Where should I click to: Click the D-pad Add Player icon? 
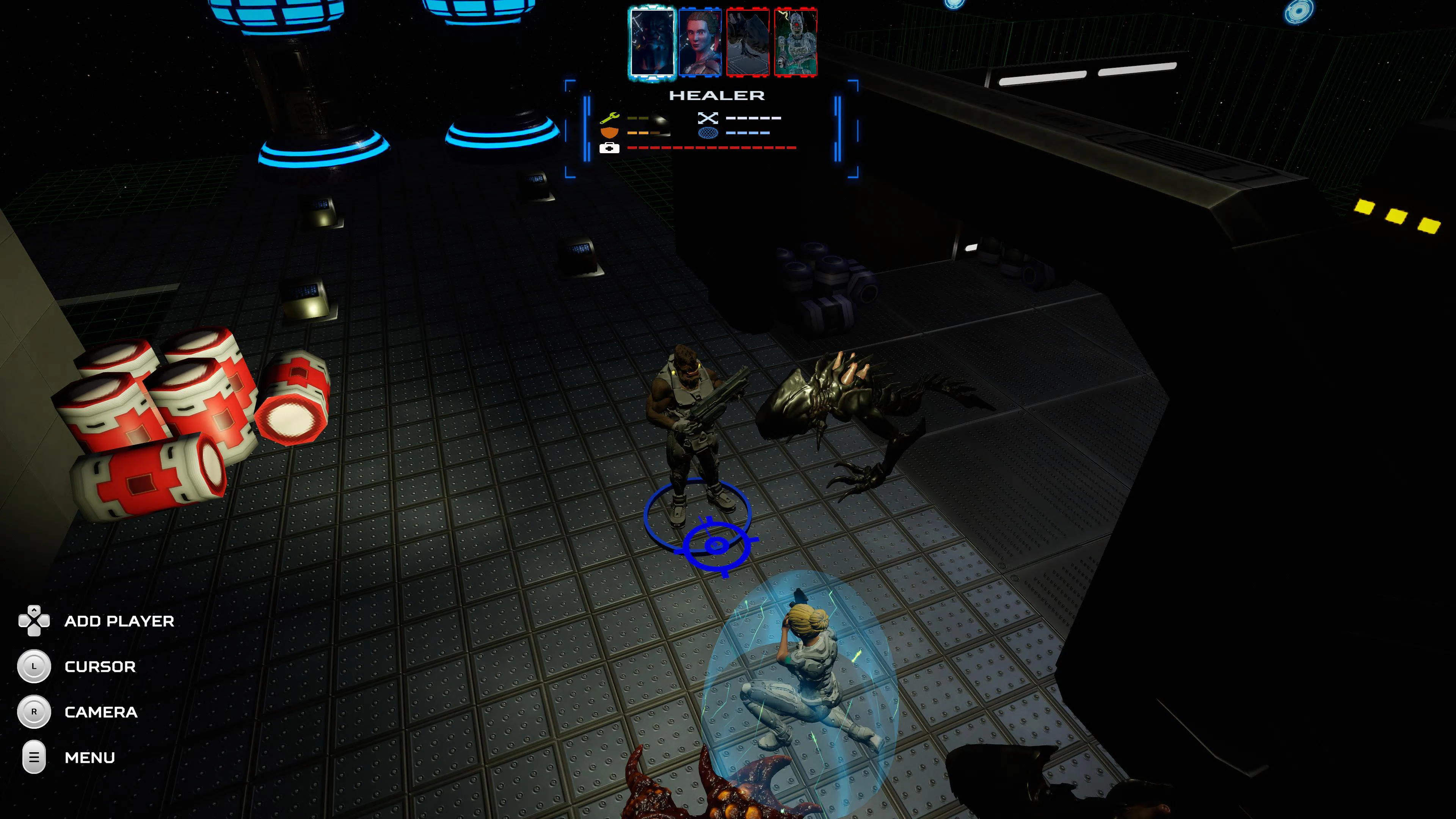35,621
